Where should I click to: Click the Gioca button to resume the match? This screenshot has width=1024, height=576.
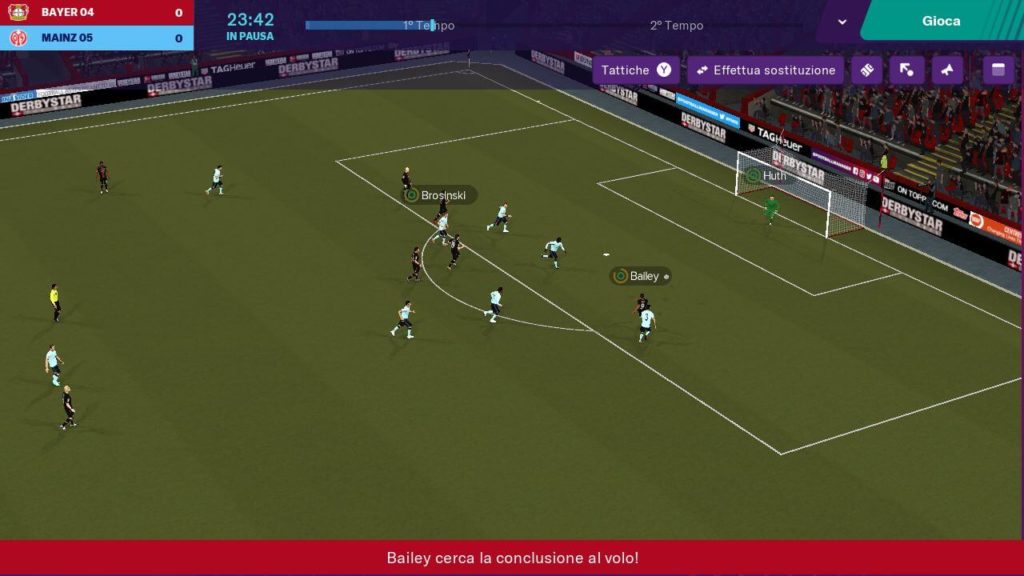940,21
